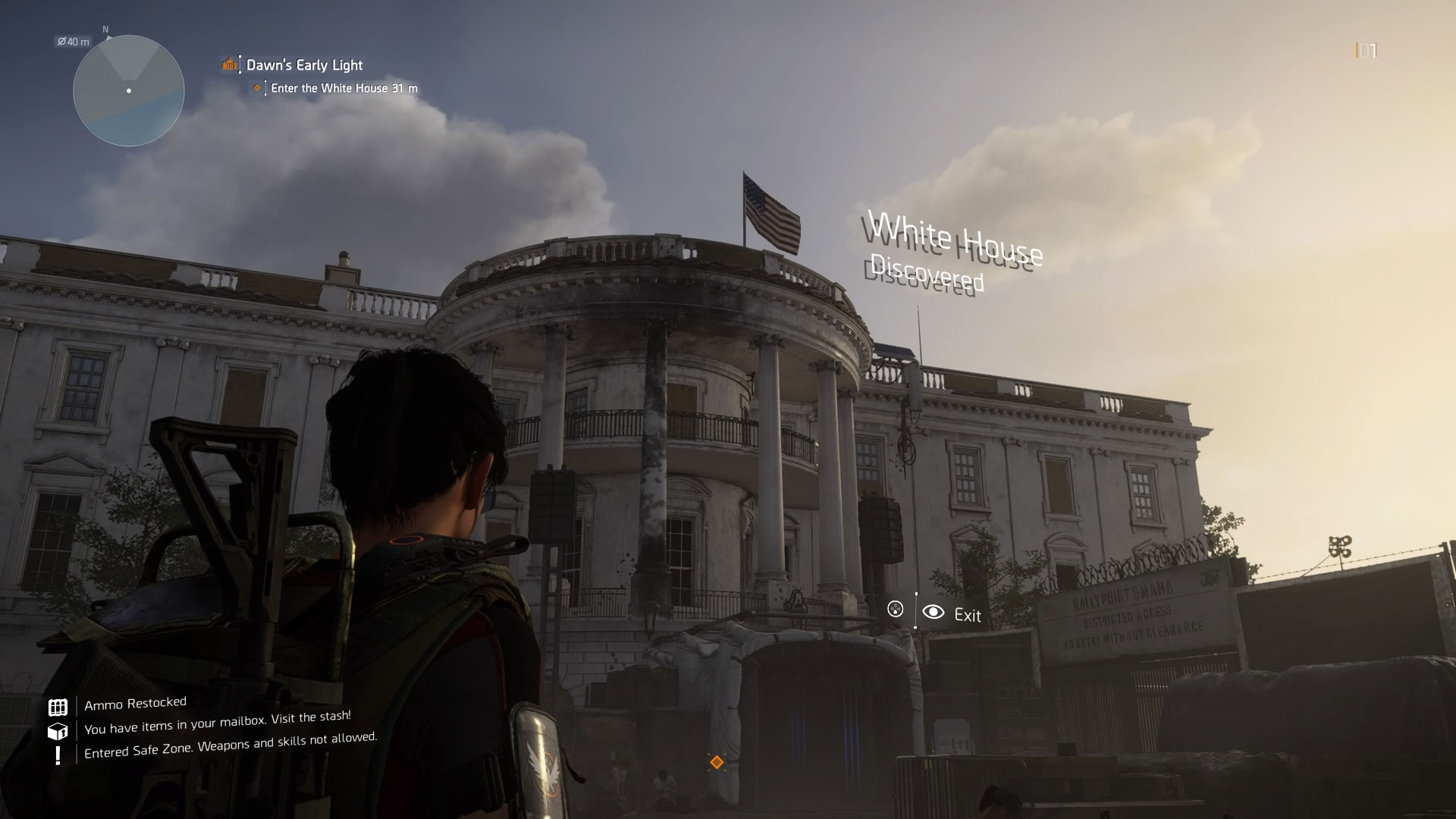This screenshot has height=819, width=1456.
Task: Click the Safe Zone exclamation mark icon
Action: [56, 756]
